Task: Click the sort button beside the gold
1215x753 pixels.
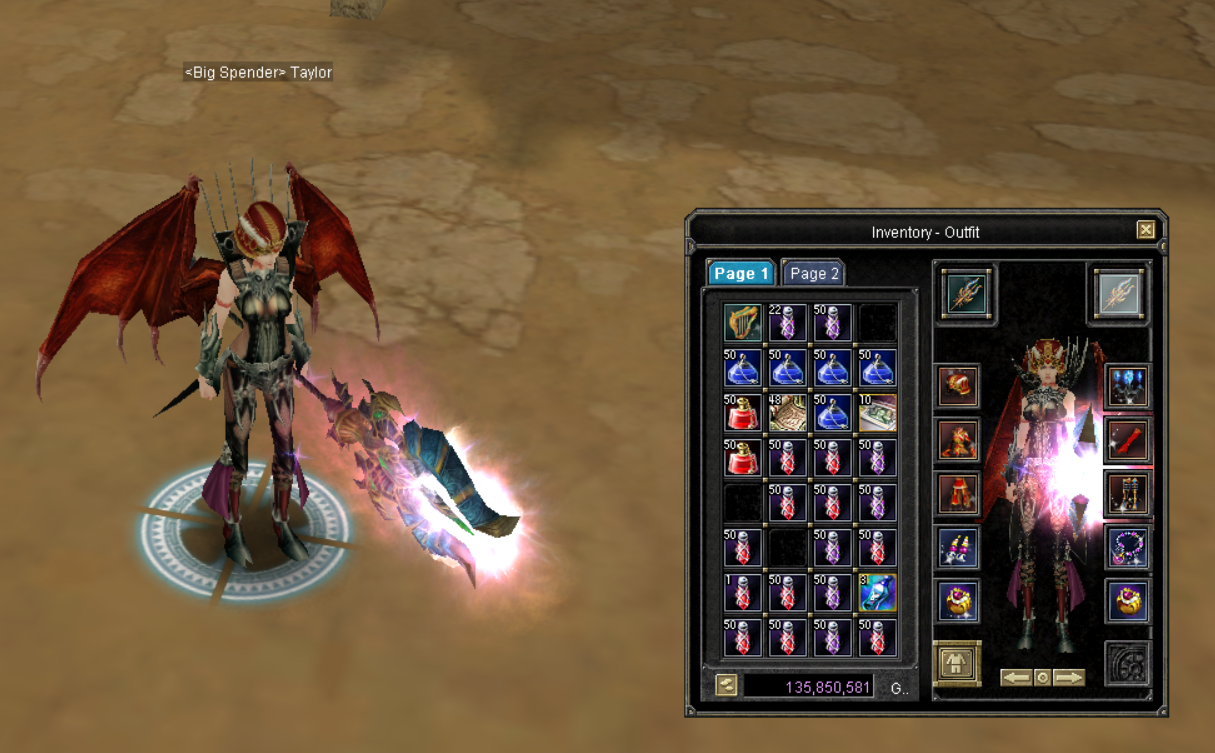Action: [727, 685]
